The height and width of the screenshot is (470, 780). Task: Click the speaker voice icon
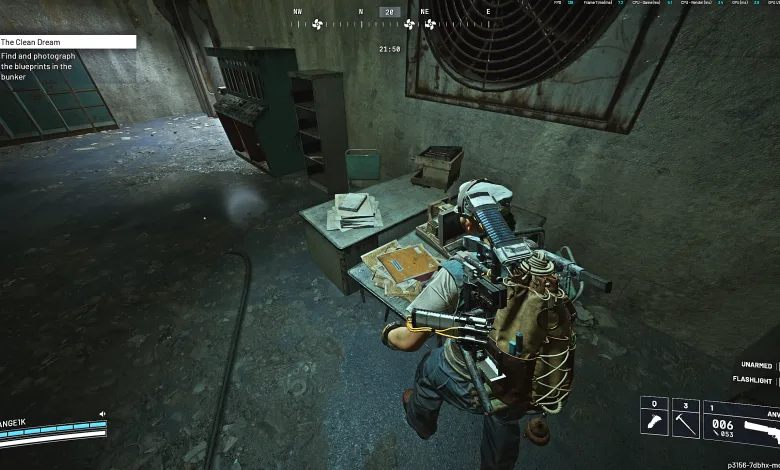click(101, 414)
